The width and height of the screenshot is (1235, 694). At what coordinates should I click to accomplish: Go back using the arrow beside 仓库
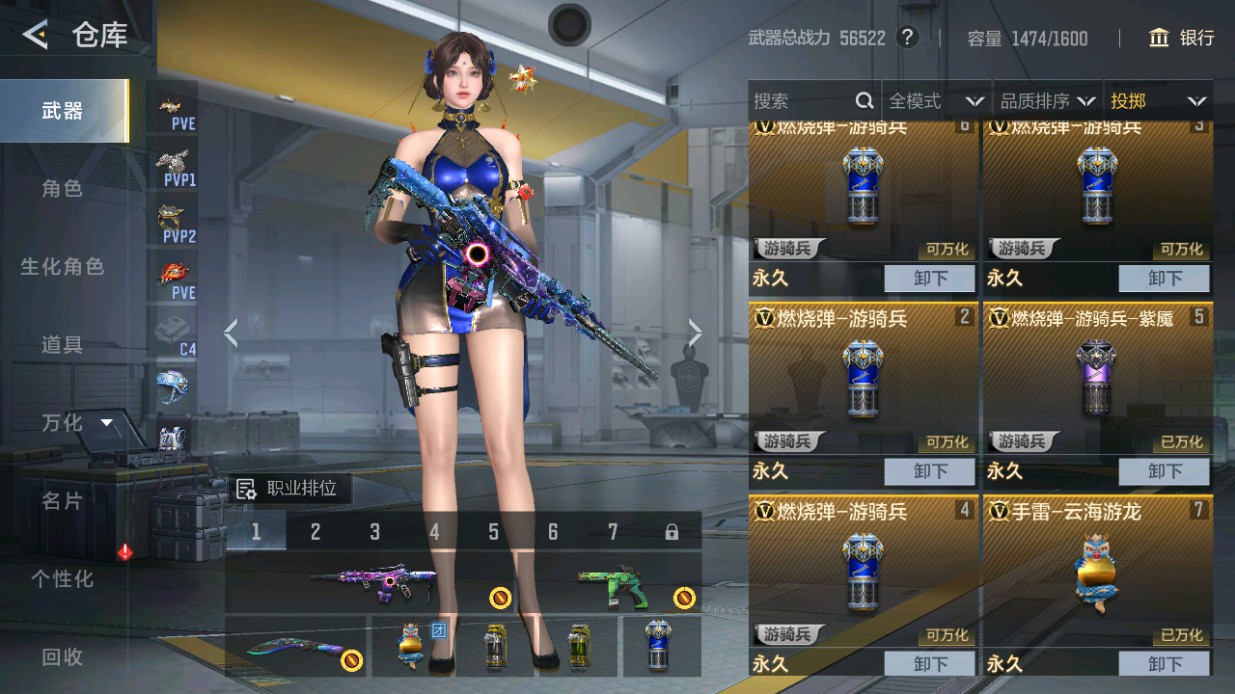click(x=35, y=36)
